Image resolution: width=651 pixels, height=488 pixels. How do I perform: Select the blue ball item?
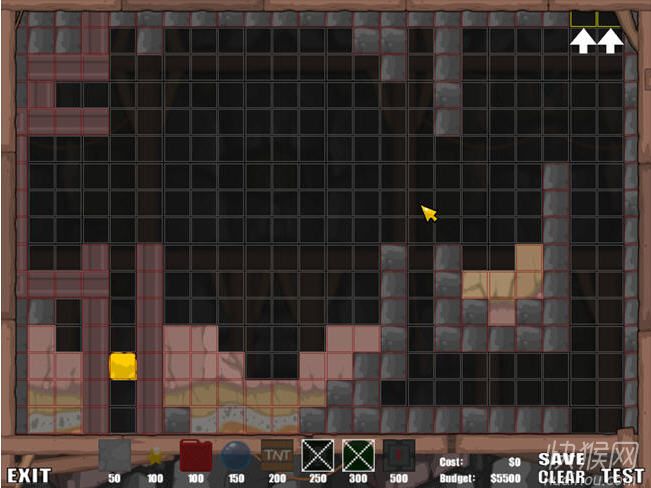pyautogui.click(x=236, y=456)
